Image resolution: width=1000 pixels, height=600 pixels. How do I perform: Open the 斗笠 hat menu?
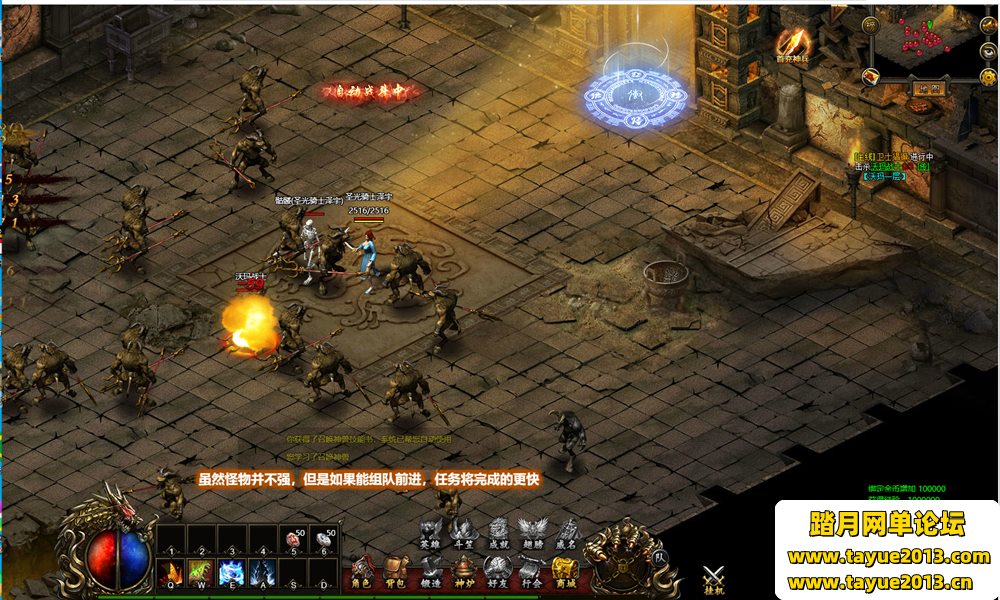point(463,533)
